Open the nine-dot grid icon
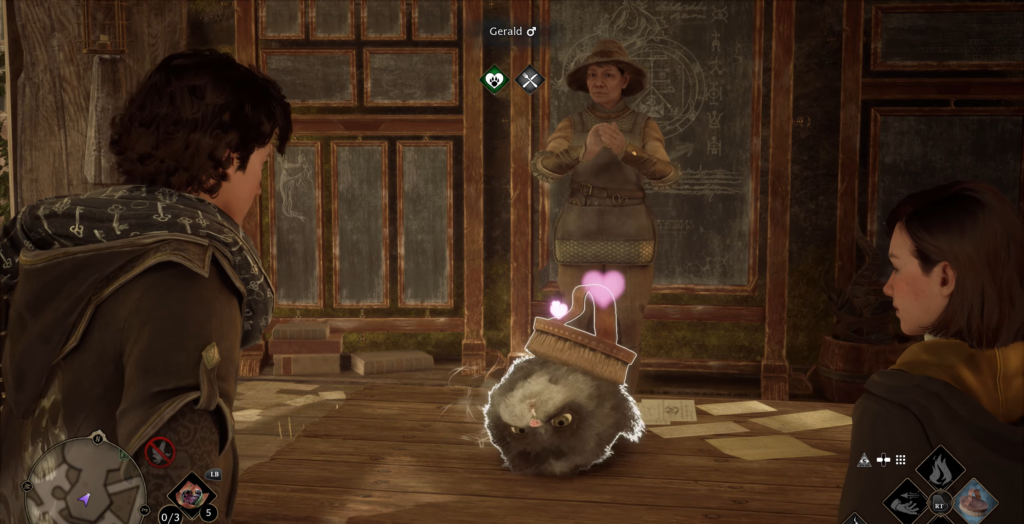The height and width of the screenshot is (524, 1024). coord(900,460)
